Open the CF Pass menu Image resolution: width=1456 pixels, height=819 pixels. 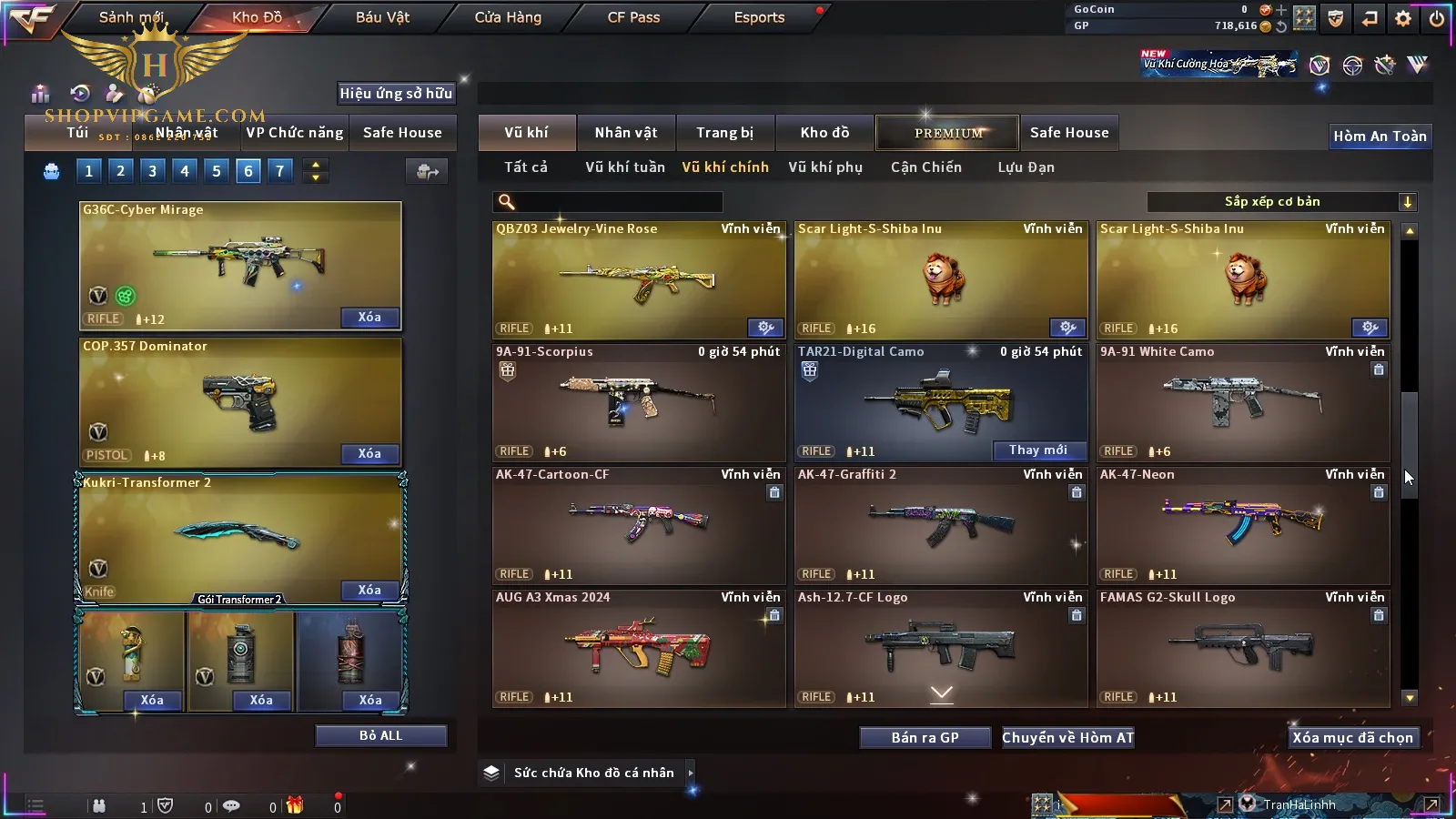click(x=633, y=17)
